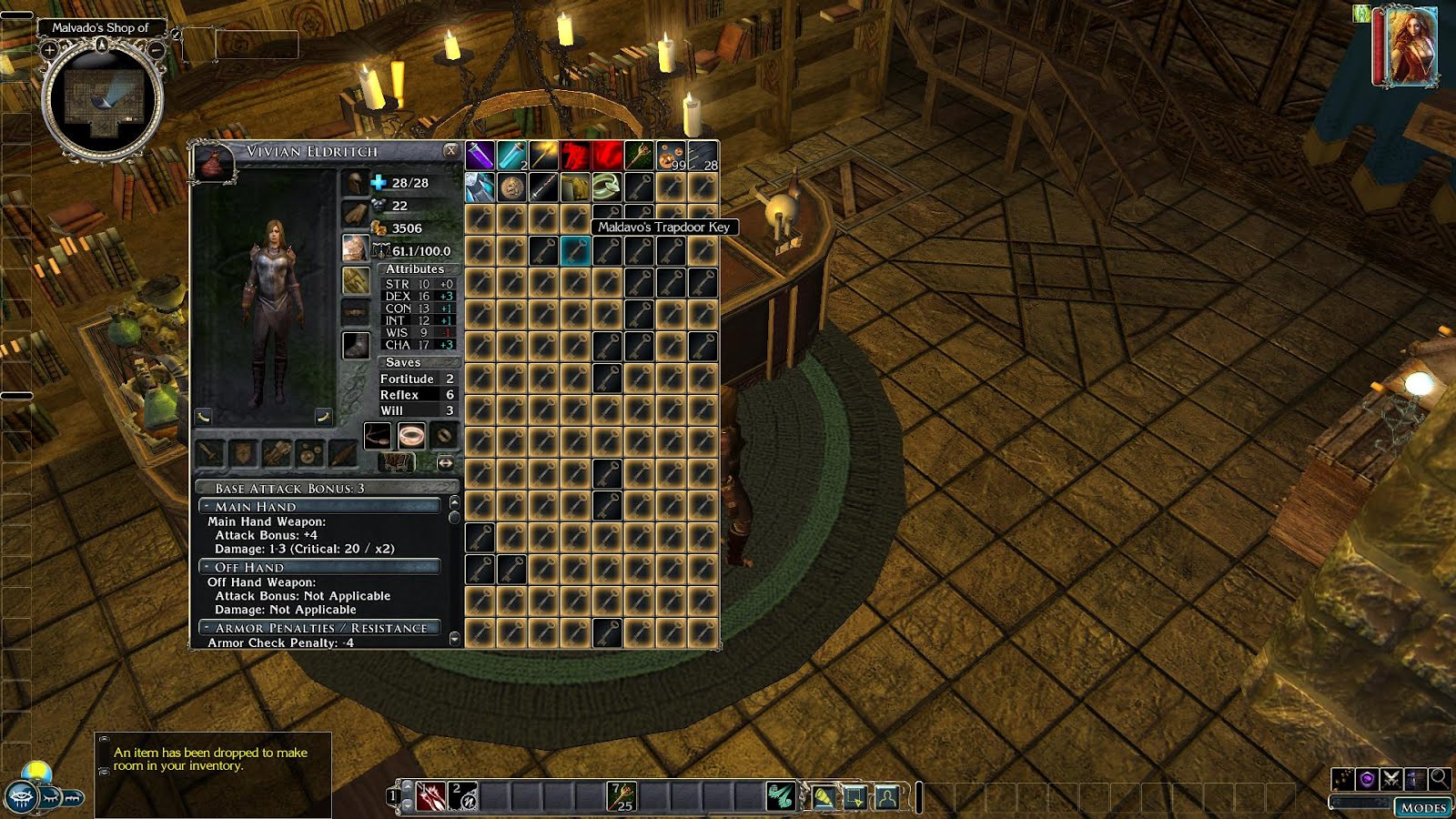Pick the flaming torch inventory item

(543, 156)
